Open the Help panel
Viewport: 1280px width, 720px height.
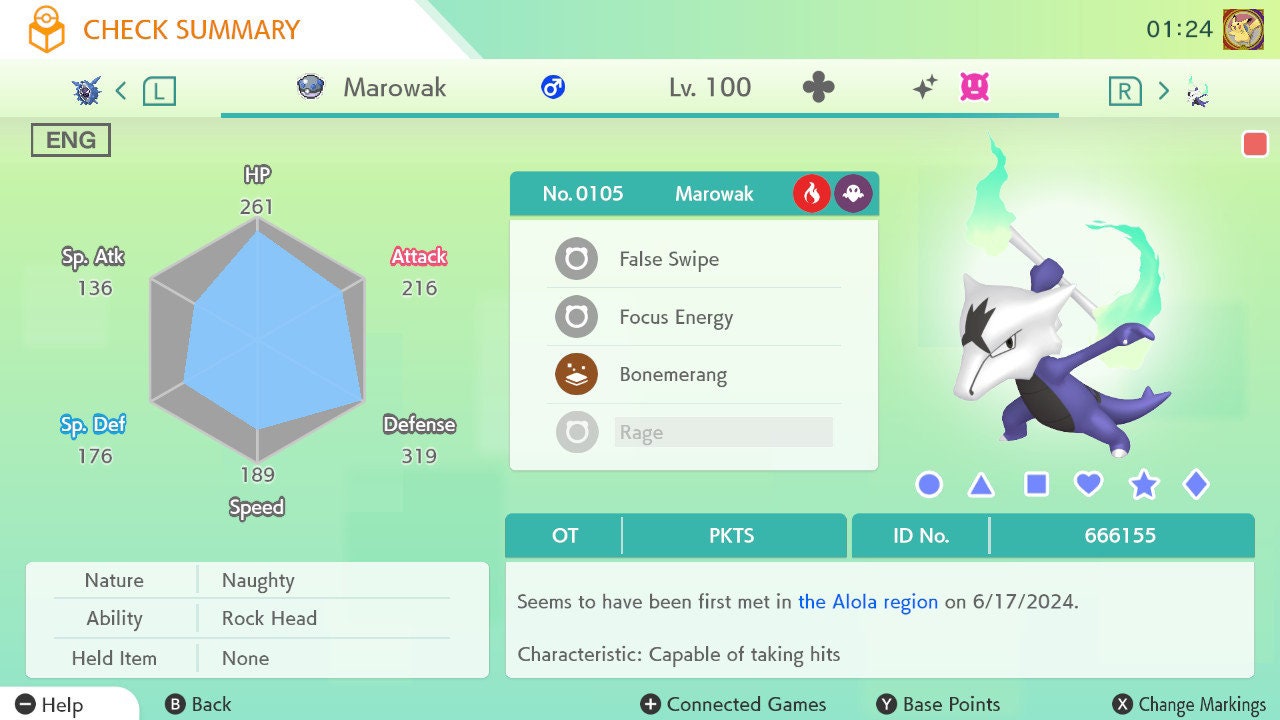[x=50, y=705]
